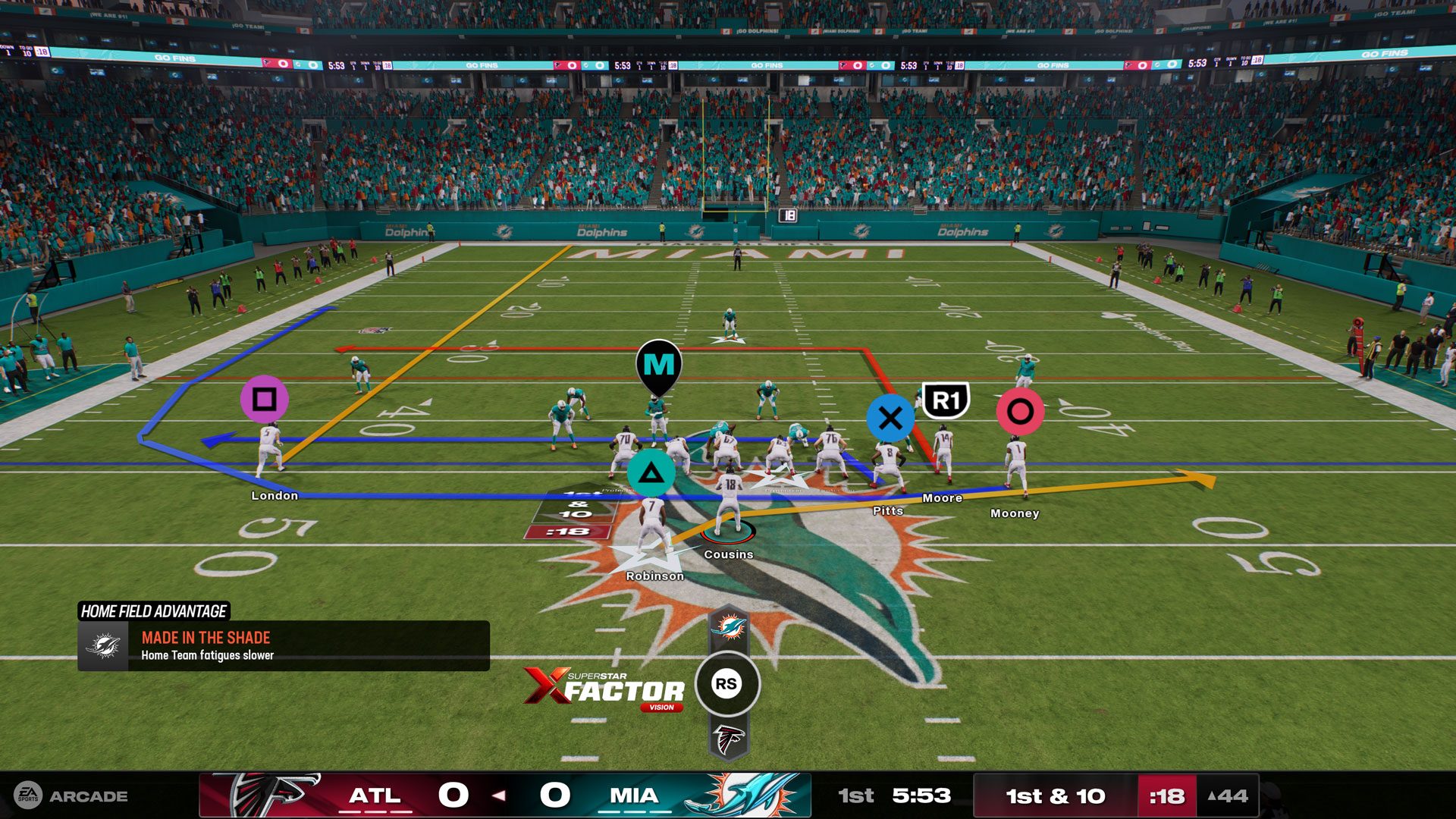The width and height of the screenshot is (1456, 819).
Task: Select the black M motion marker
Action: point(659,365)
